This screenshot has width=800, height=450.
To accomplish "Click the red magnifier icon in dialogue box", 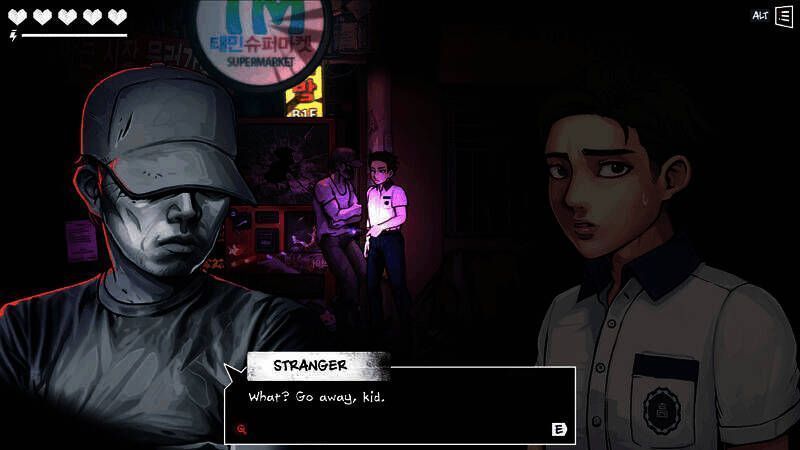I will (241, 429).
